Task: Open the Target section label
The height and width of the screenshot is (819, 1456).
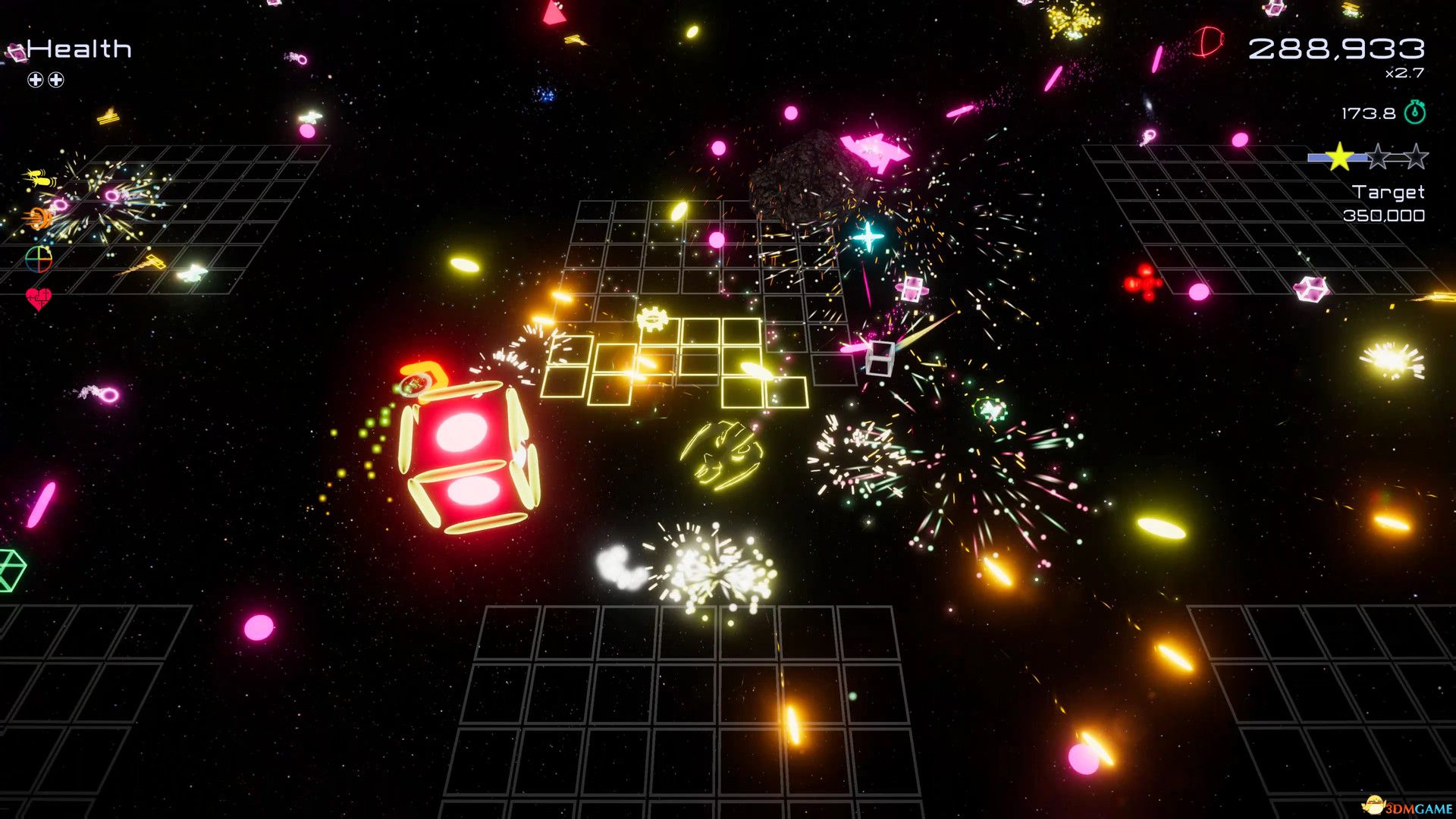Action: coord(1389,193)
